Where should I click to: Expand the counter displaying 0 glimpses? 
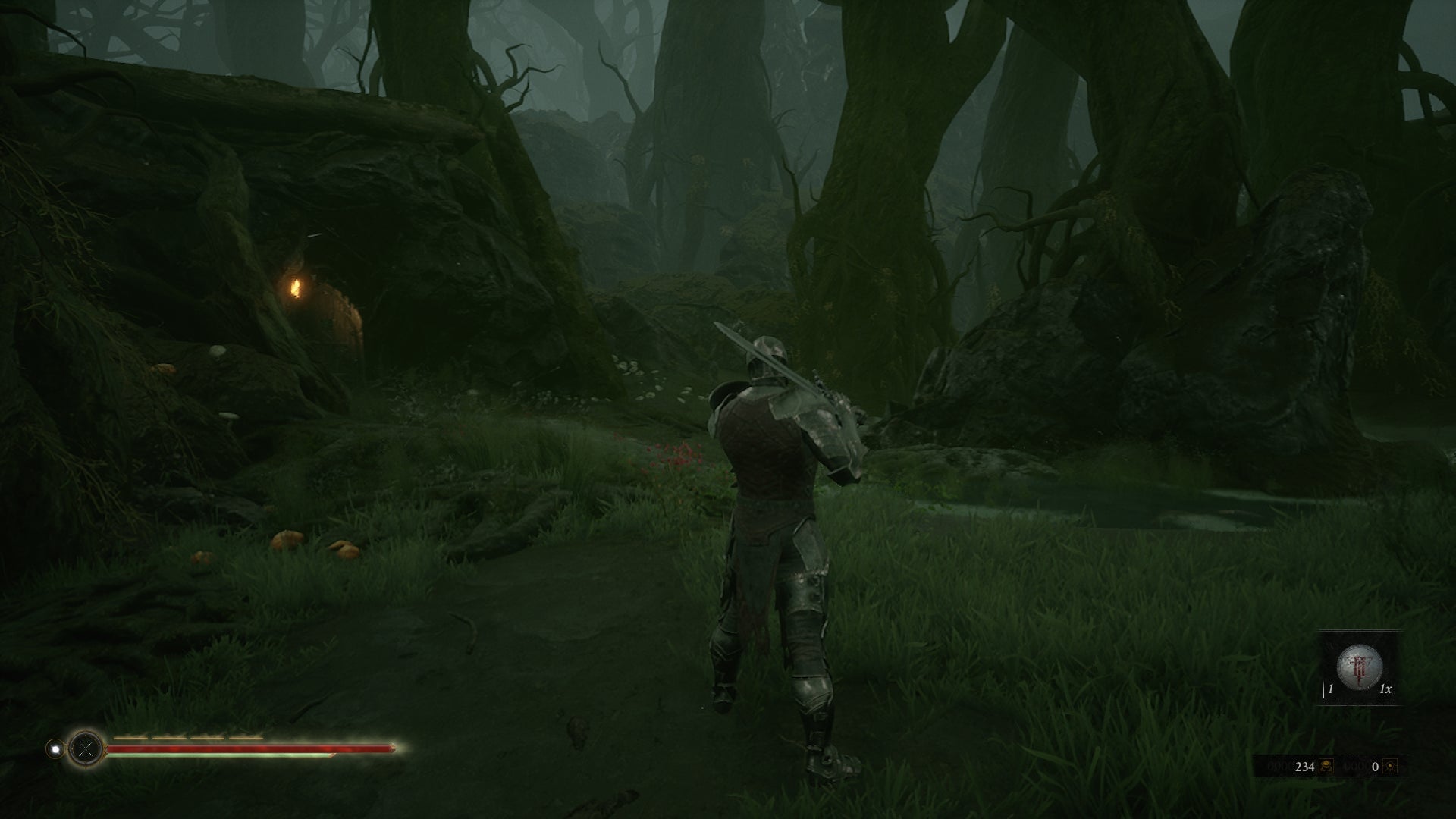(1375, 767)
